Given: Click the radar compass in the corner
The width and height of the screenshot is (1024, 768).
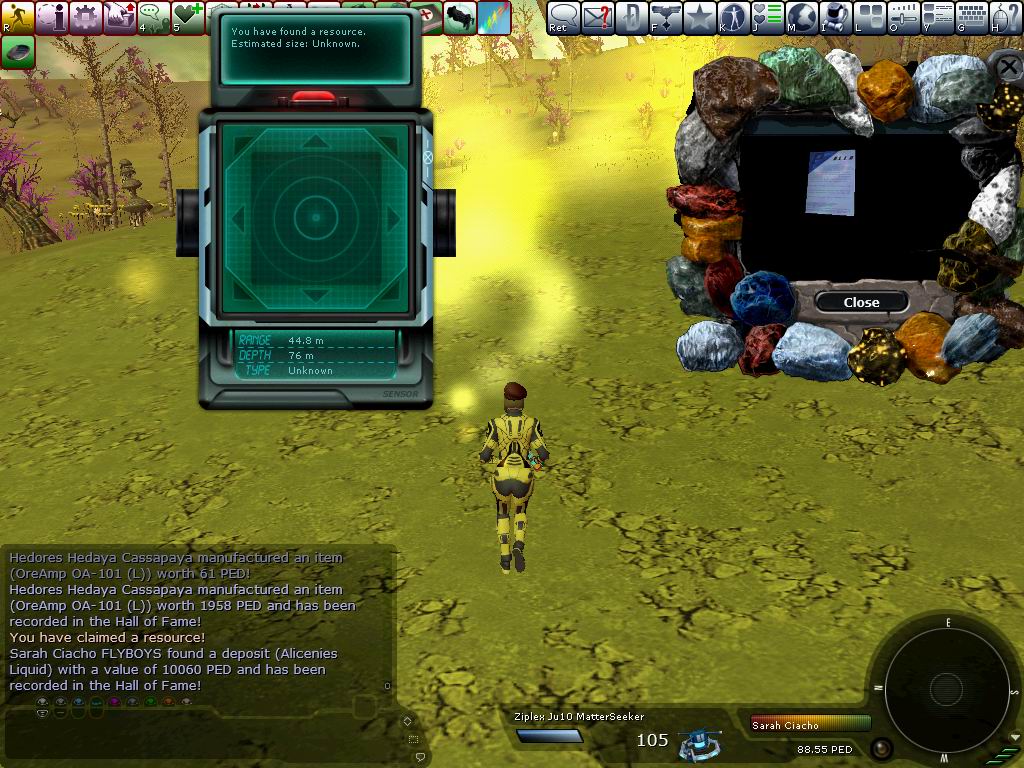Looking at the screenshot, I should point(945,687).
